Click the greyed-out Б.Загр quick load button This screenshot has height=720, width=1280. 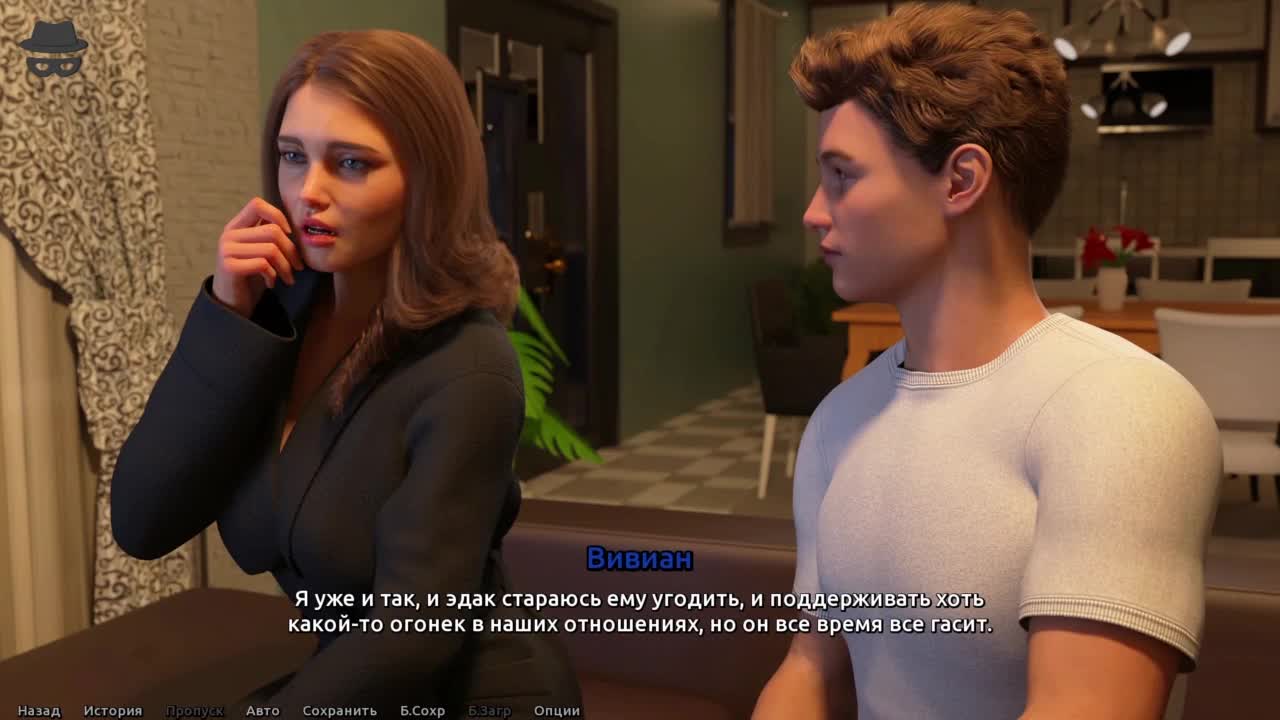tap(489, 711)
